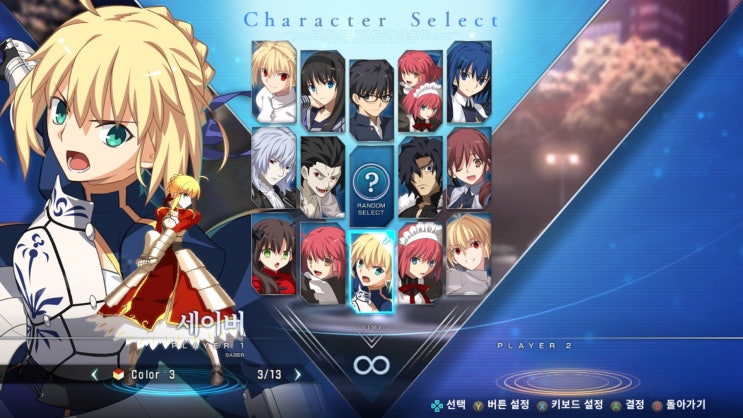Advance to the next color with the right arrow
The image size is (743, 418).
(297, 375)
